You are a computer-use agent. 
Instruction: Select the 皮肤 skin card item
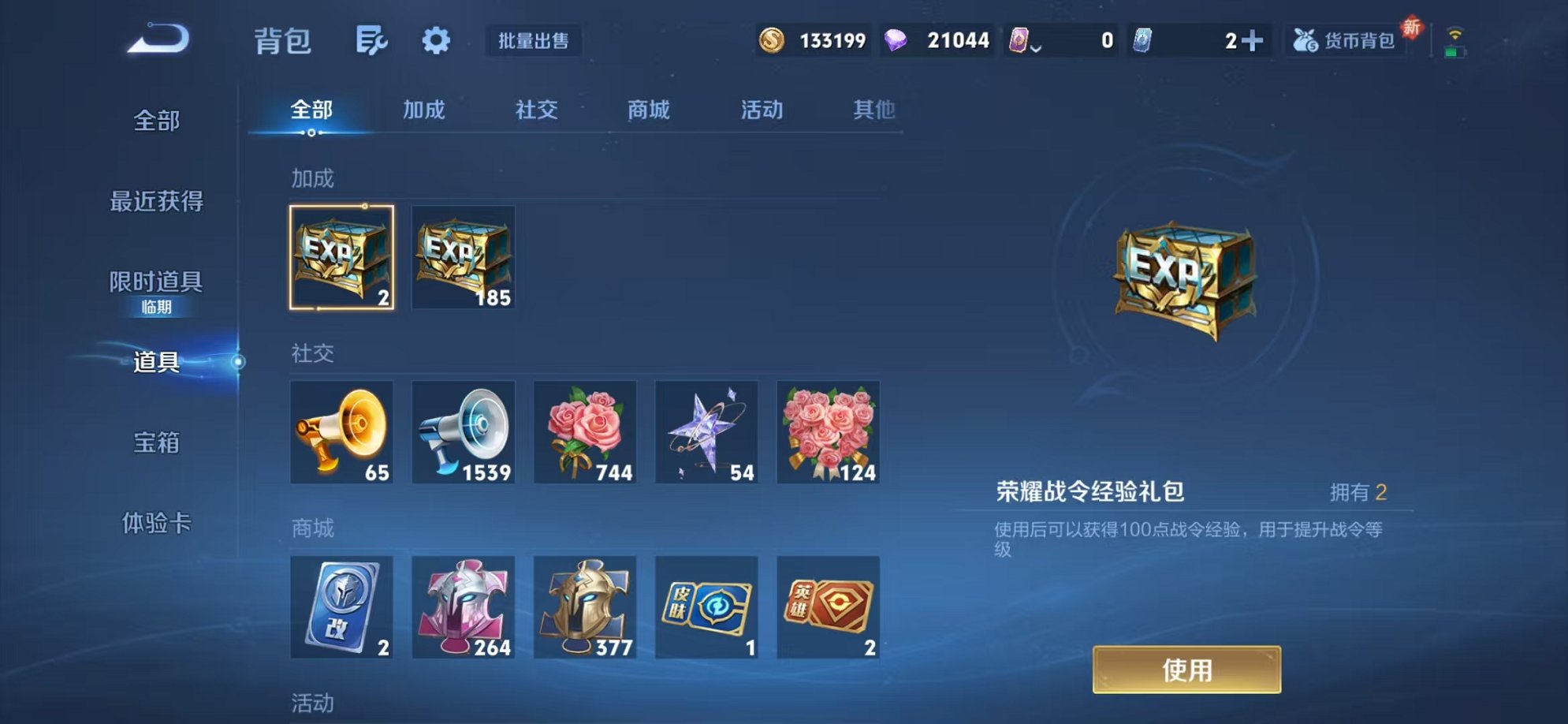[707, 607]
